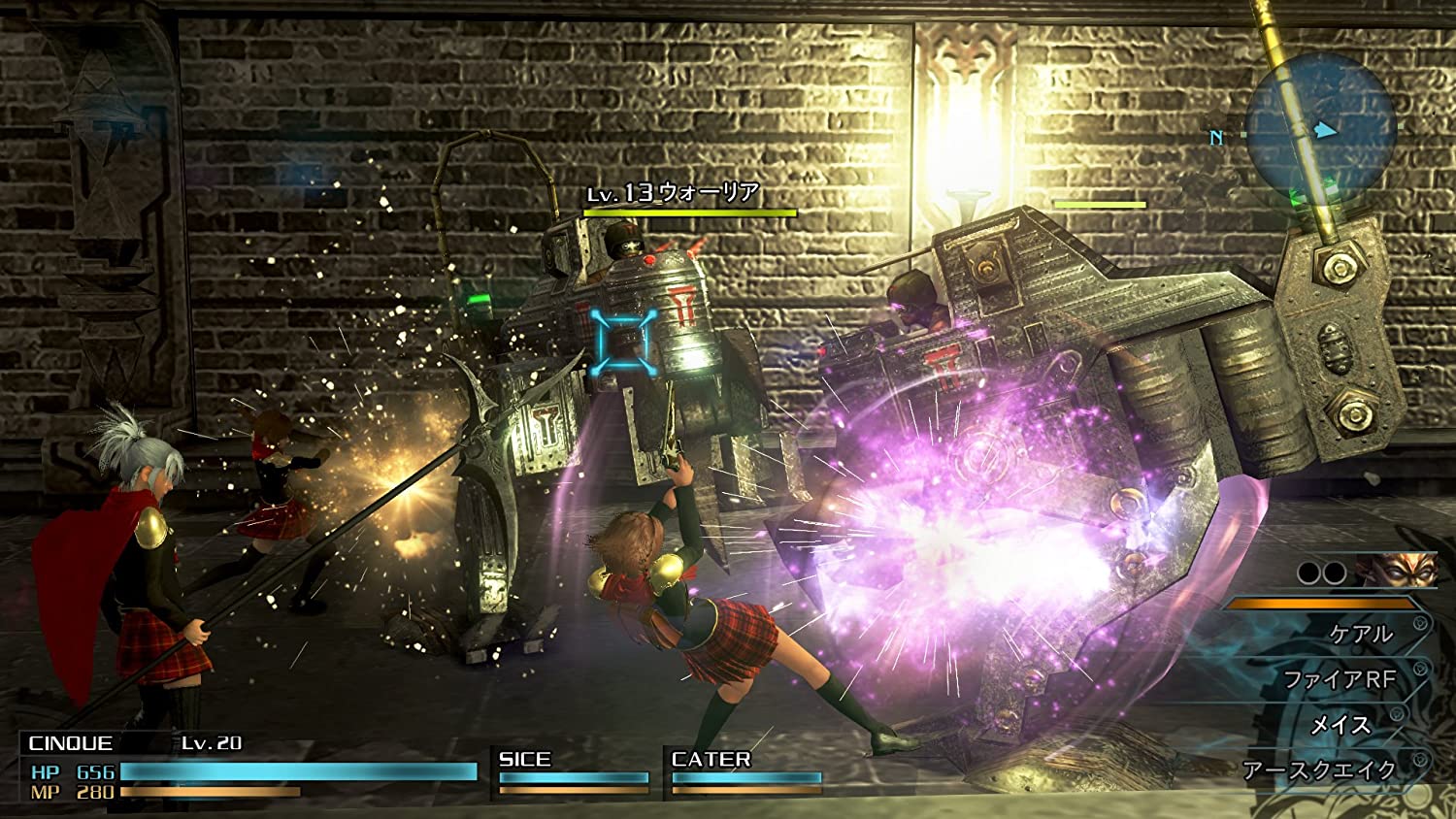
Task: Click the orange charge gauge above the commands
Action: click(x=1320, y=604)
